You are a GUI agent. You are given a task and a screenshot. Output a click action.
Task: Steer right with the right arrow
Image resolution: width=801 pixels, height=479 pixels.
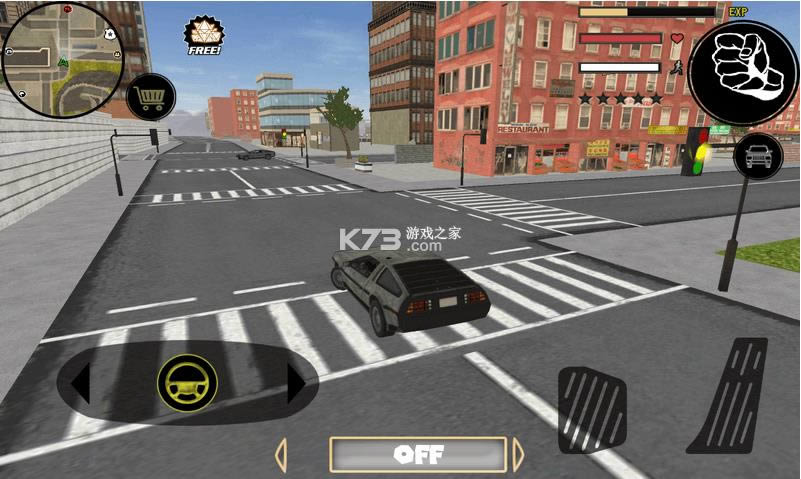tap(296, 383)
